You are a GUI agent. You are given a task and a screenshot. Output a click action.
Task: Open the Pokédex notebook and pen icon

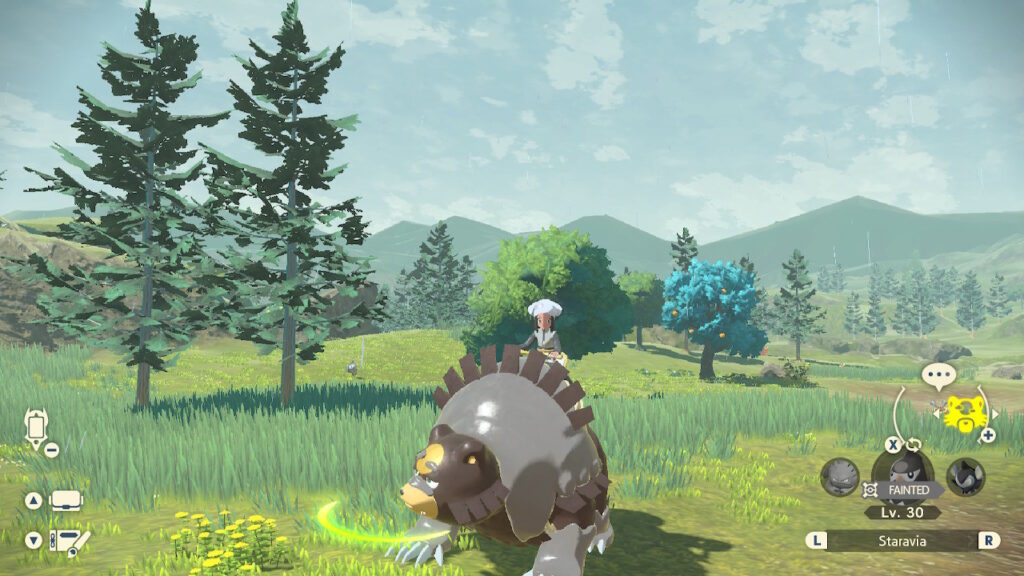pos(68,541)
